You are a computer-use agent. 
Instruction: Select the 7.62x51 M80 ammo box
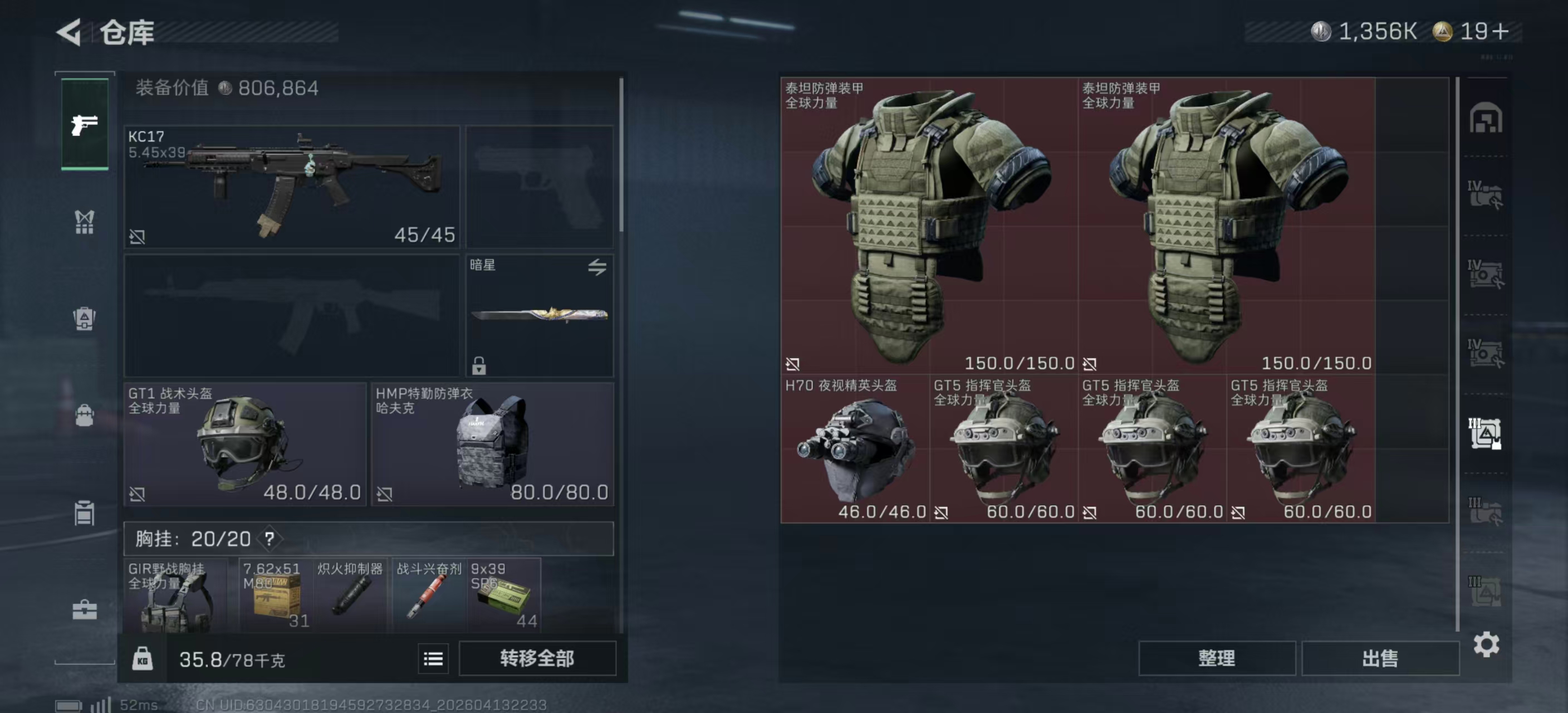coord(276,595)
